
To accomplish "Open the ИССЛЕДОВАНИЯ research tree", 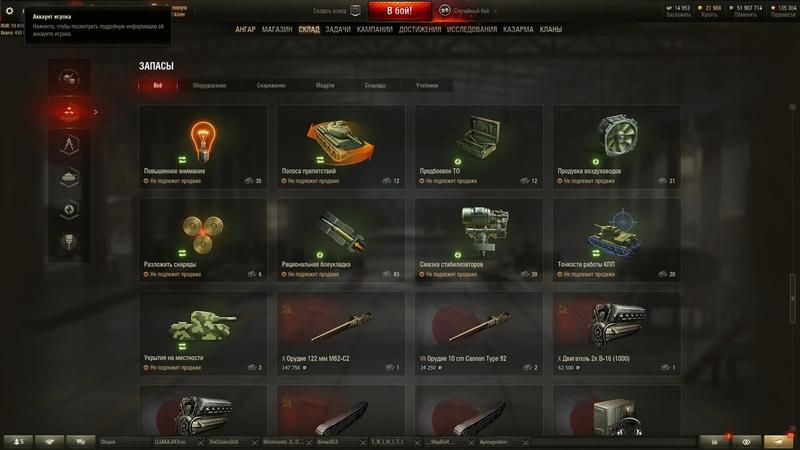I will [472, 30].
